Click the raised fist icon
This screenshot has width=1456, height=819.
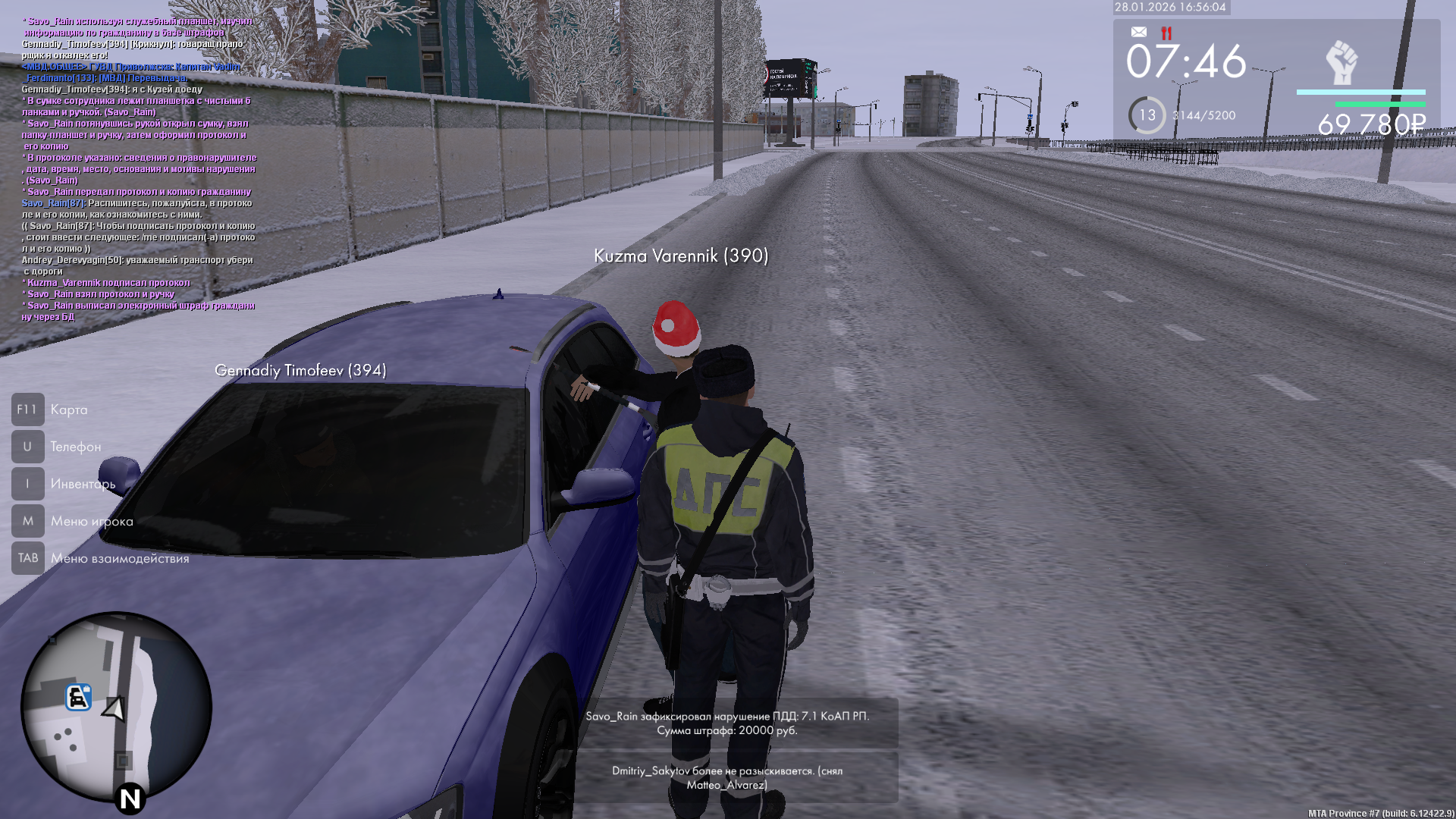[x=1341, y=63]
